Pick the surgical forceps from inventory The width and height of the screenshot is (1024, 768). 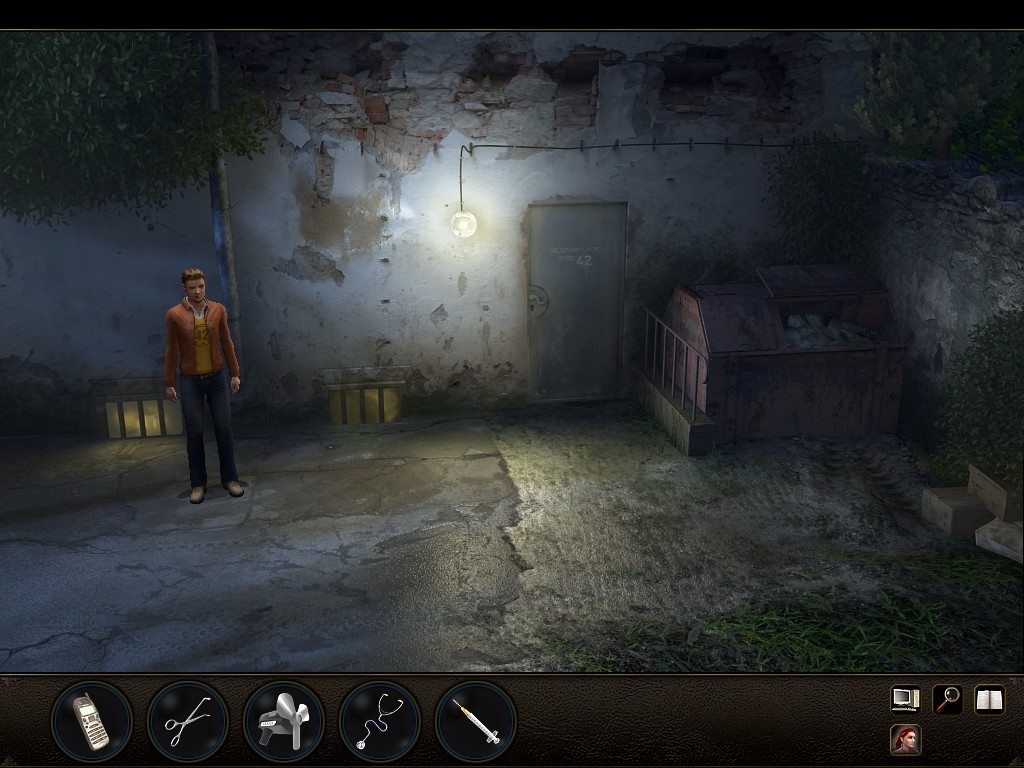pyautogui.click(x=188, y=721)
